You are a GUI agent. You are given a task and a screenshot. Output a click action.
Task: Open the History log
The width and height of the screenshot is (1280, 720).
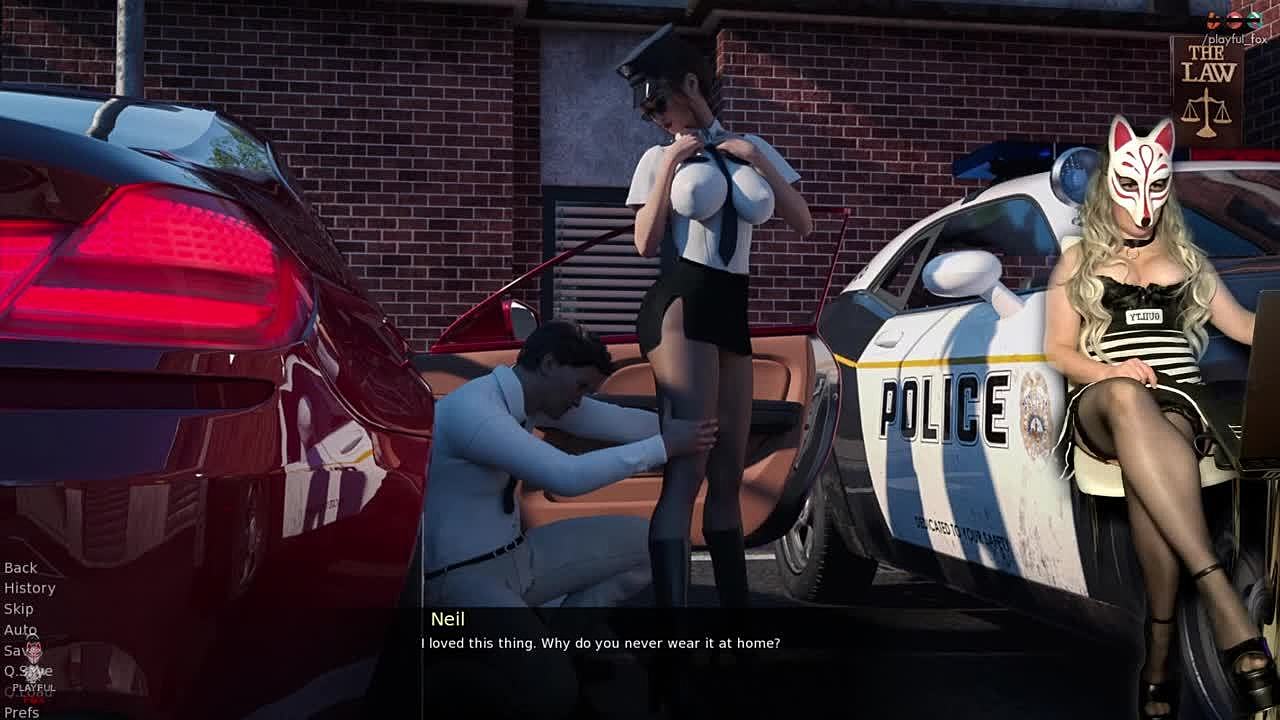pos(29,588)
